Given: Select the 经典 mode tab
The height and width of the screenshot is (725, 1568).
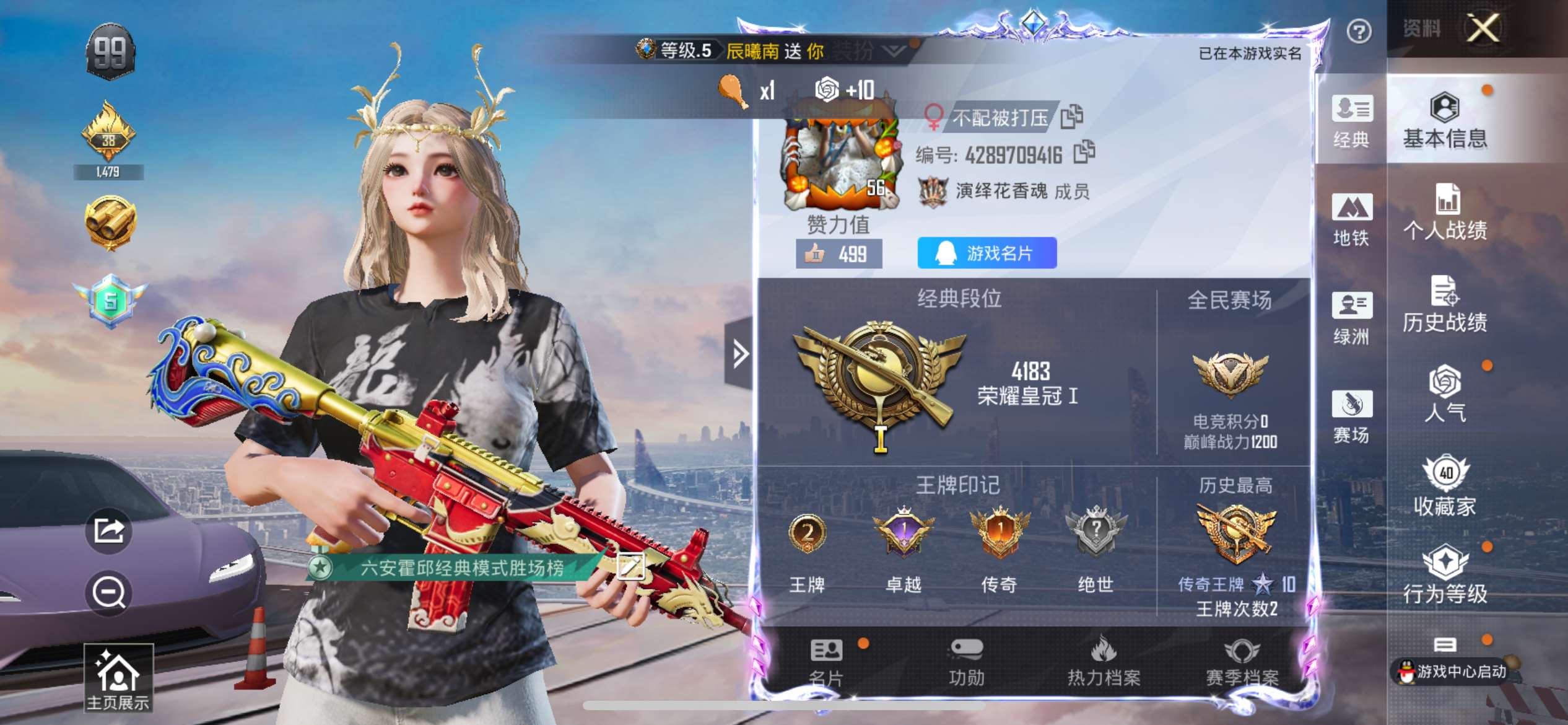Looking at the screenshot, I should point(1351,121).
